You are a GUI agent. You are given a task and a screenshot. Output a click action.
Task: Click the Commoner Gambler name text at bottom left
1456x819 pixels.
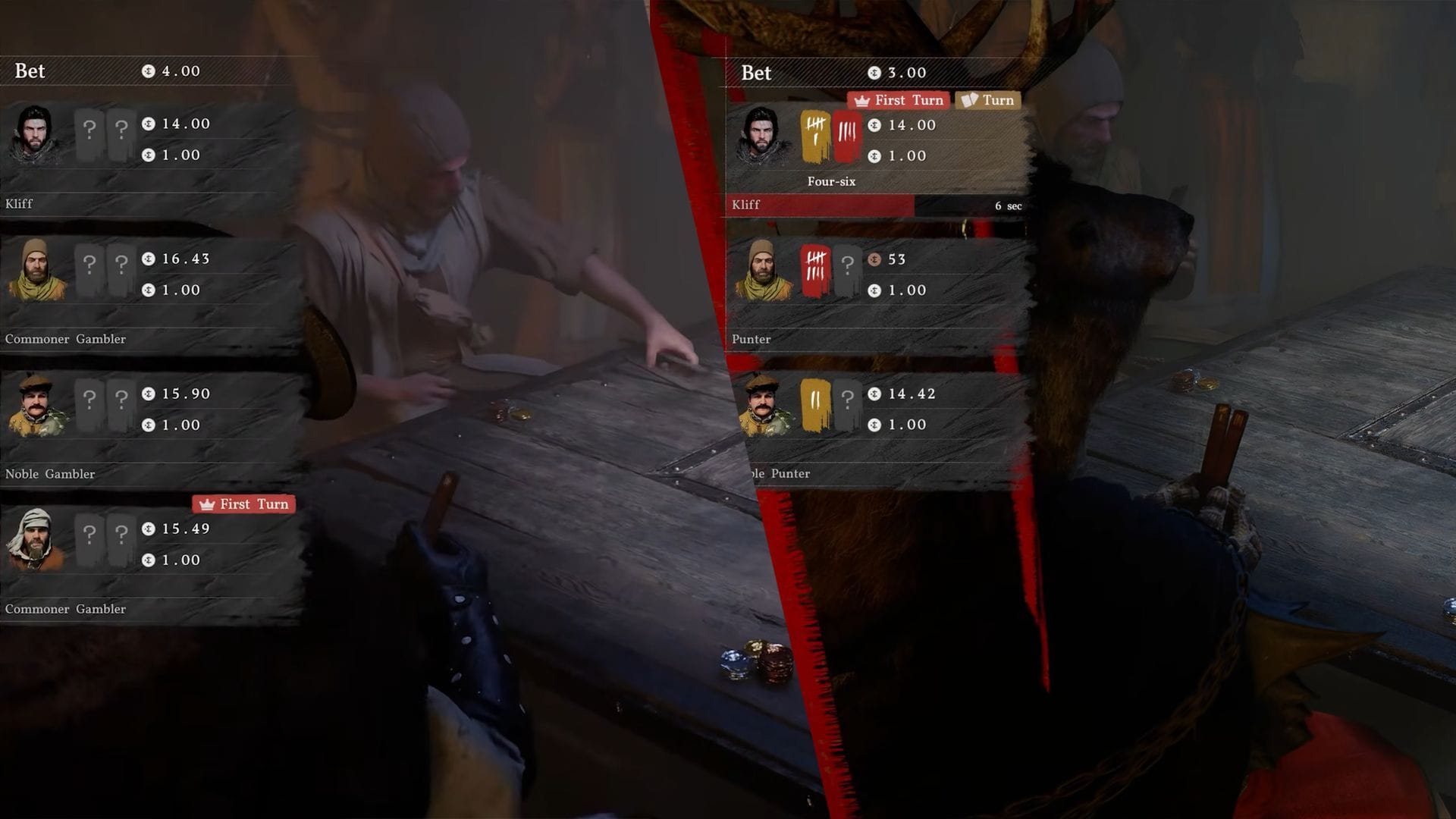point(65,608)
